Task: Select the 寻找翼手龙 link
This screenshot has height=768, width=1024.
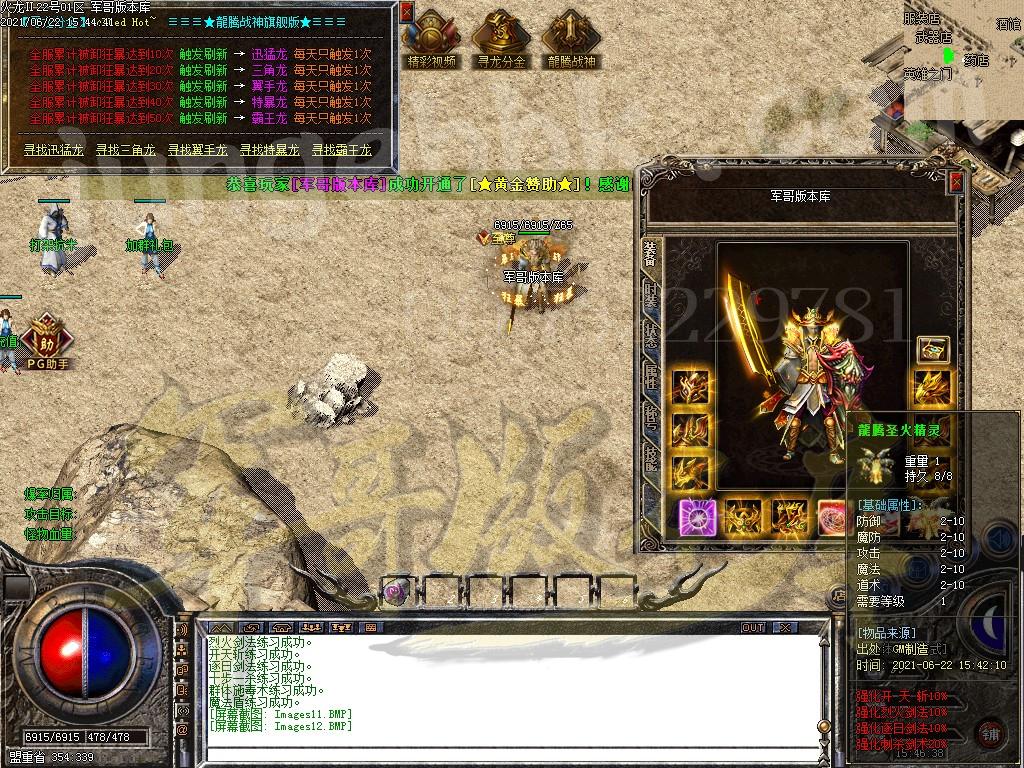Action: [x=198, y=150]
